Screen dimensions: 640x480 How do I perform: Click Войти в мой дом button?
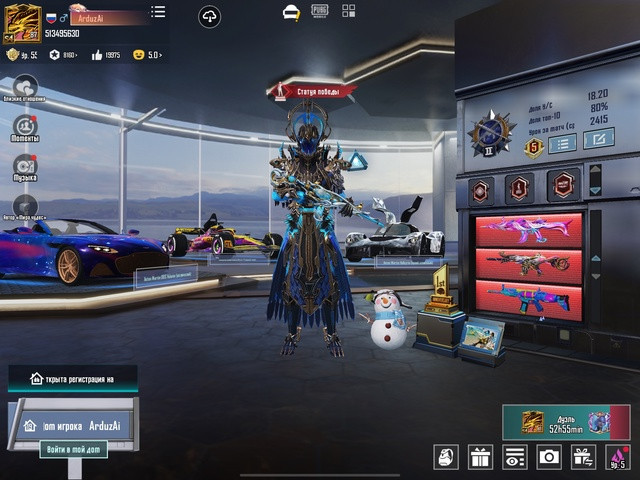tap(73, 449)
